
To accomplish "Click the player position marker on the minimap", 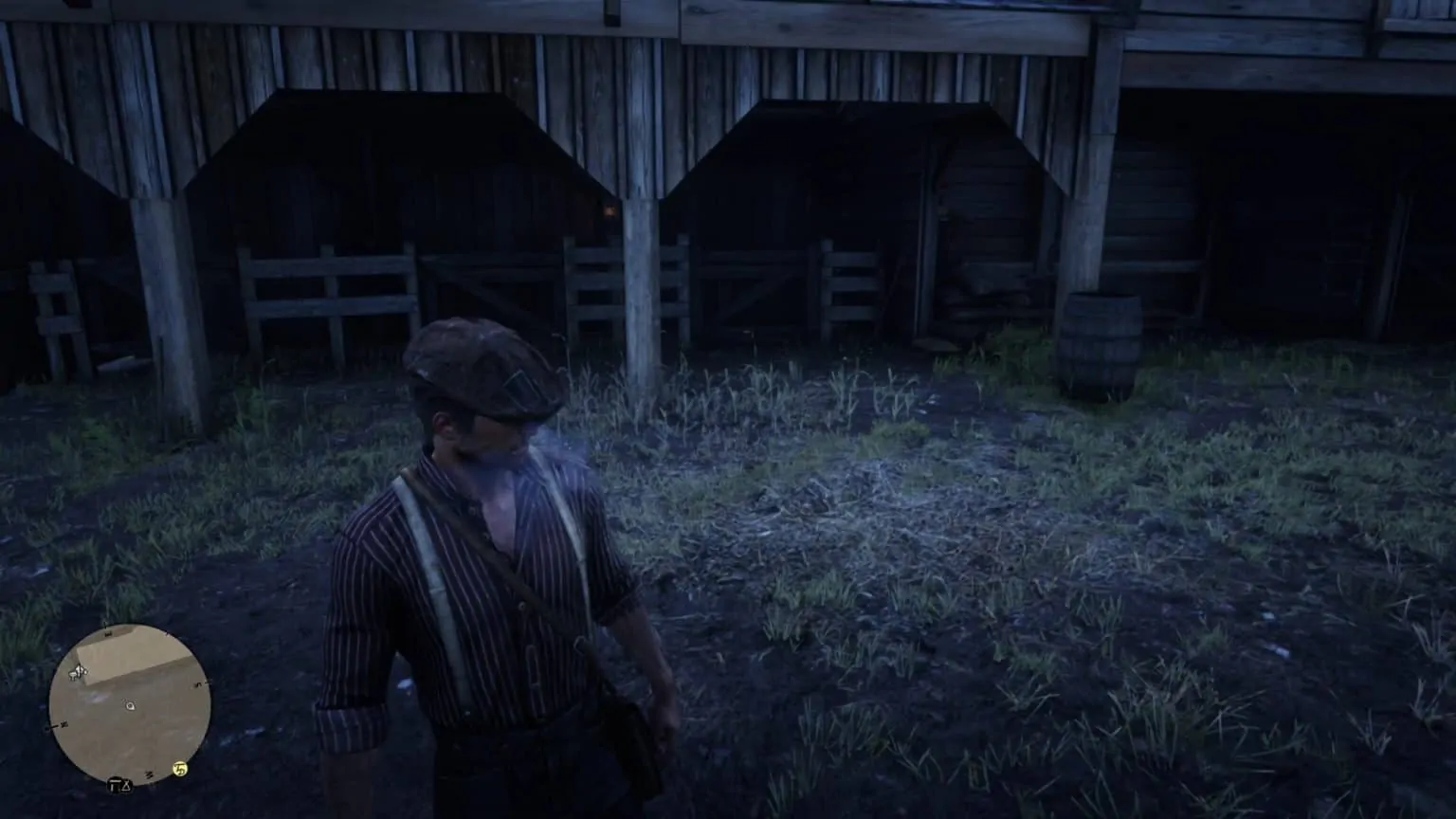I will [x=130, y=706].
